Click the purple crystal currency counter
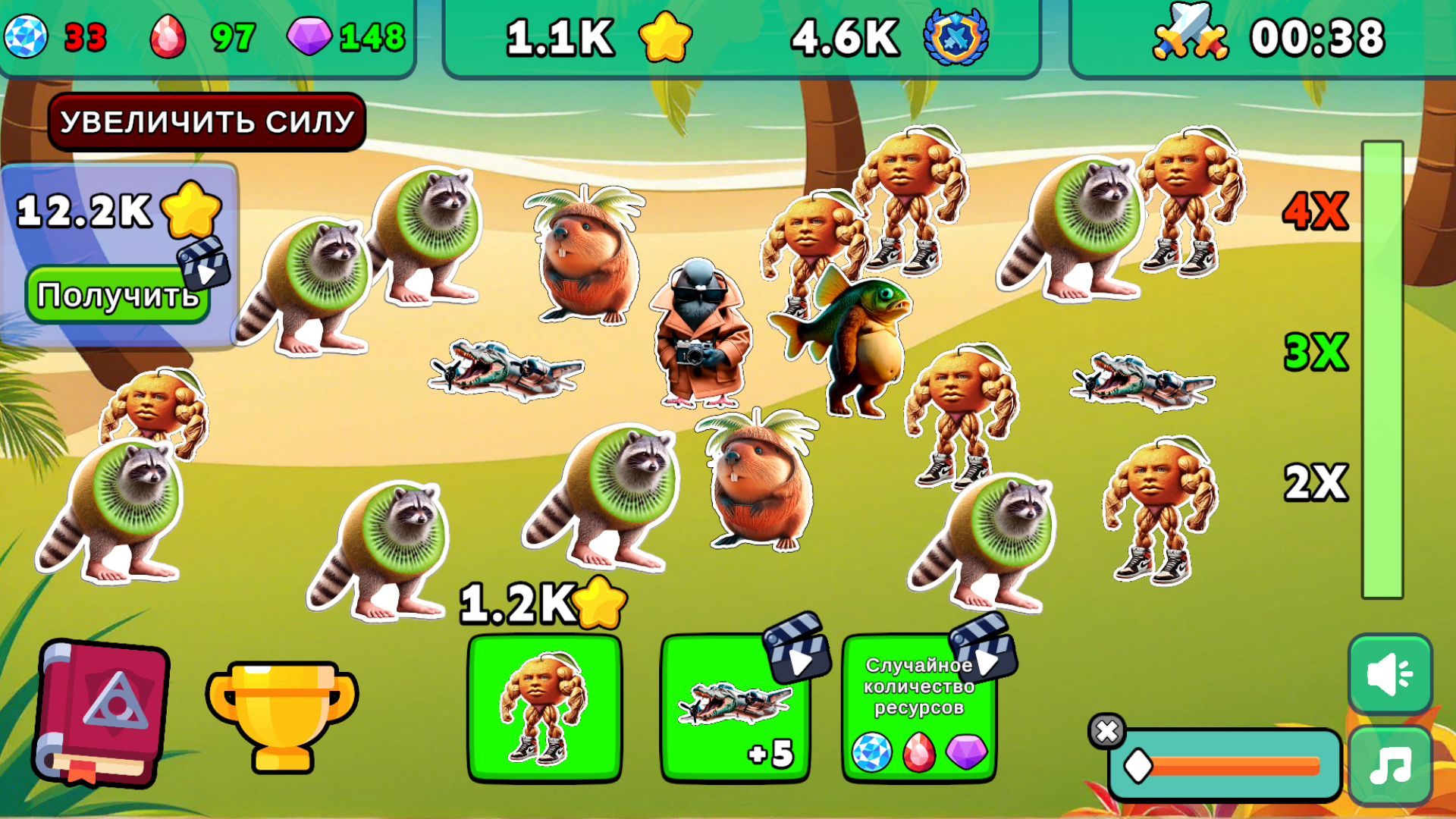This screenshot has height=819, width=1456. pyautogui.click(x=341, y=34)
